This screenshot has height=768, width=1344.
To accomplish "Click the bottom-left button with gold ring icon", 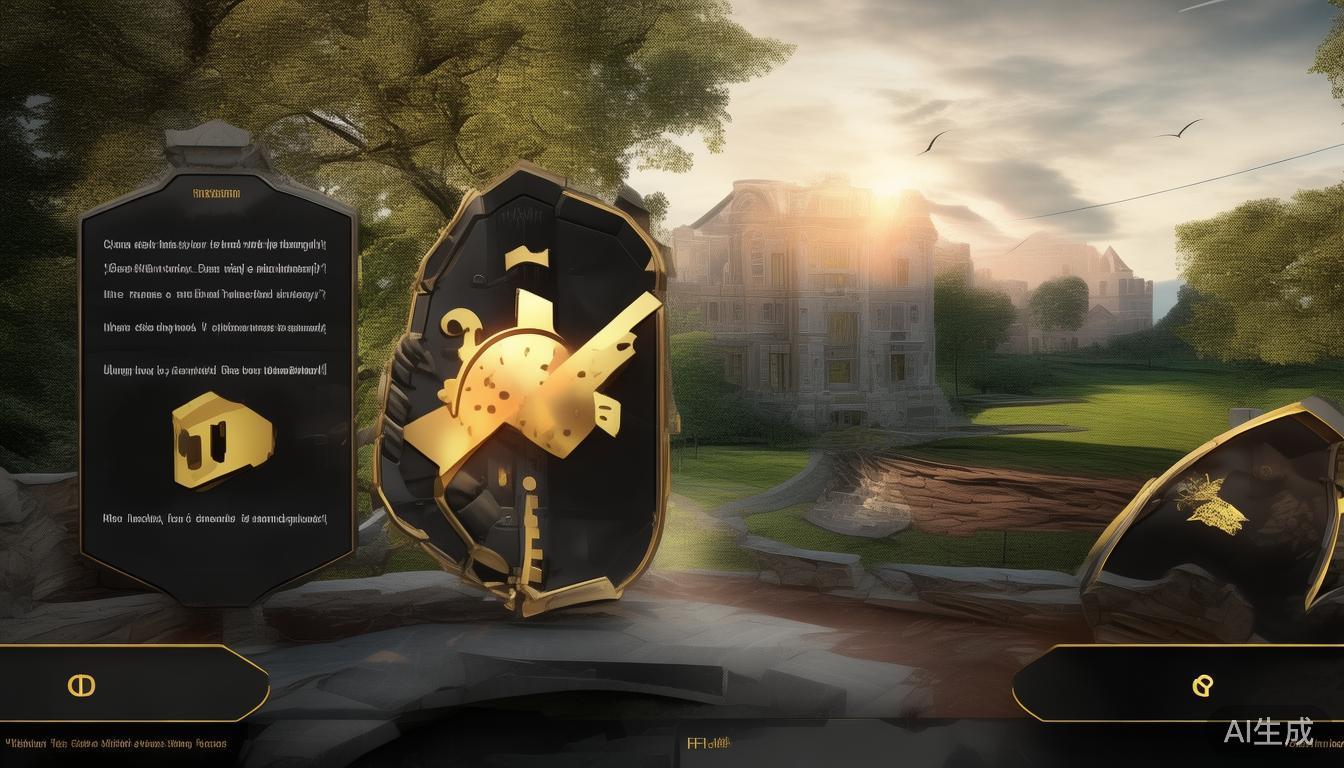I will tap(80, 685).
